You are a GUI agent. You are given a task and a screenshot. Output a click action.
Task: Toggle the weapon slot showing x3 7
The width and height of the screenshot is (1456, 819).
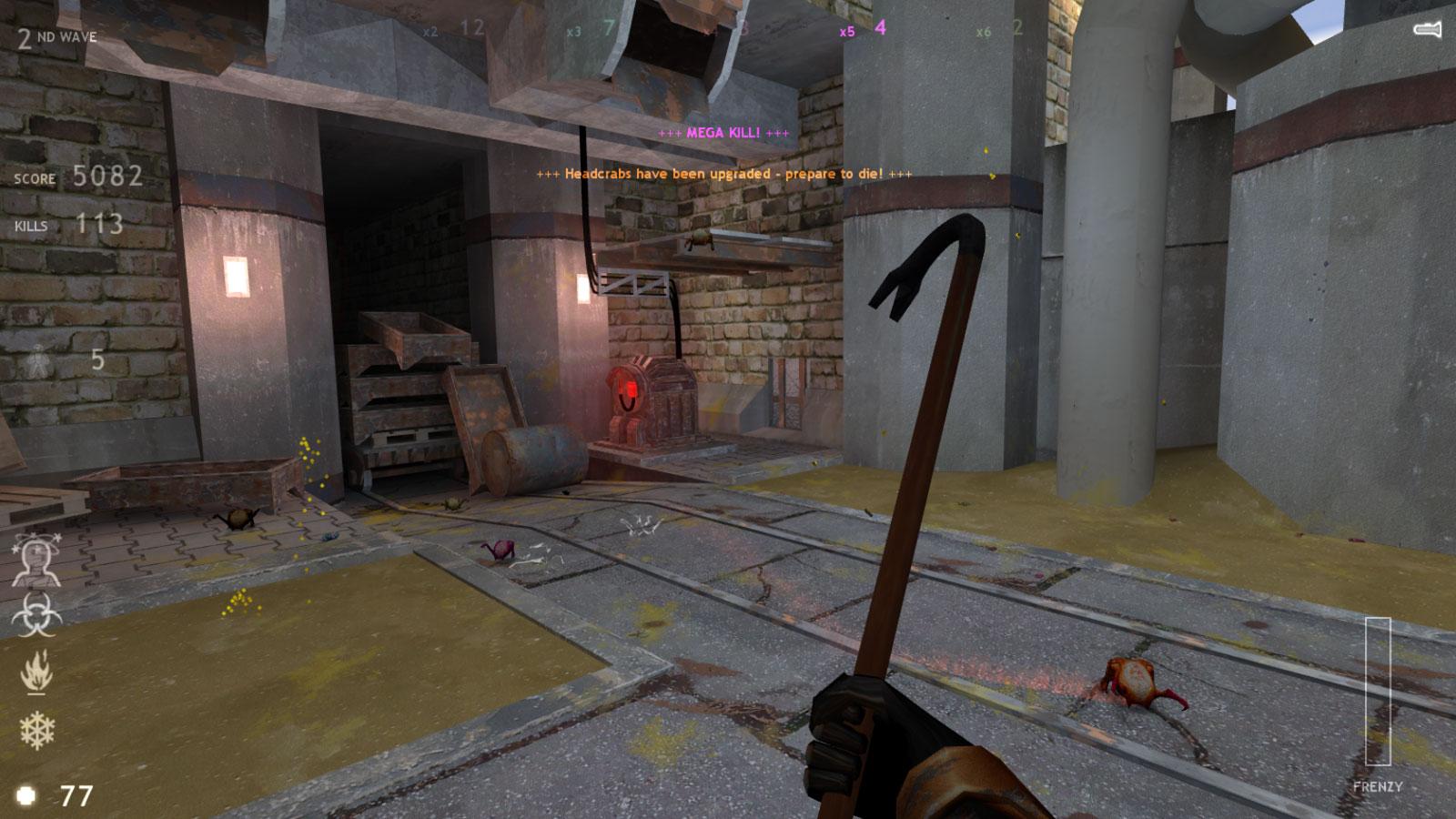coord(590,28)
